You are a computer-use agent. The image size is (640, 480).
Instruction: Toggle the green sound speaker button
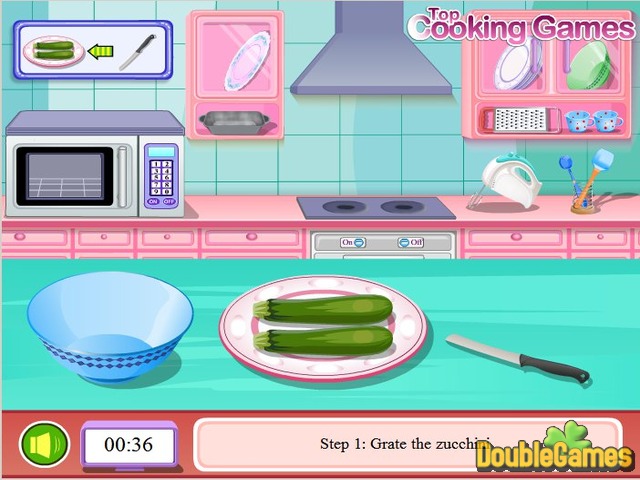(45, 444)
